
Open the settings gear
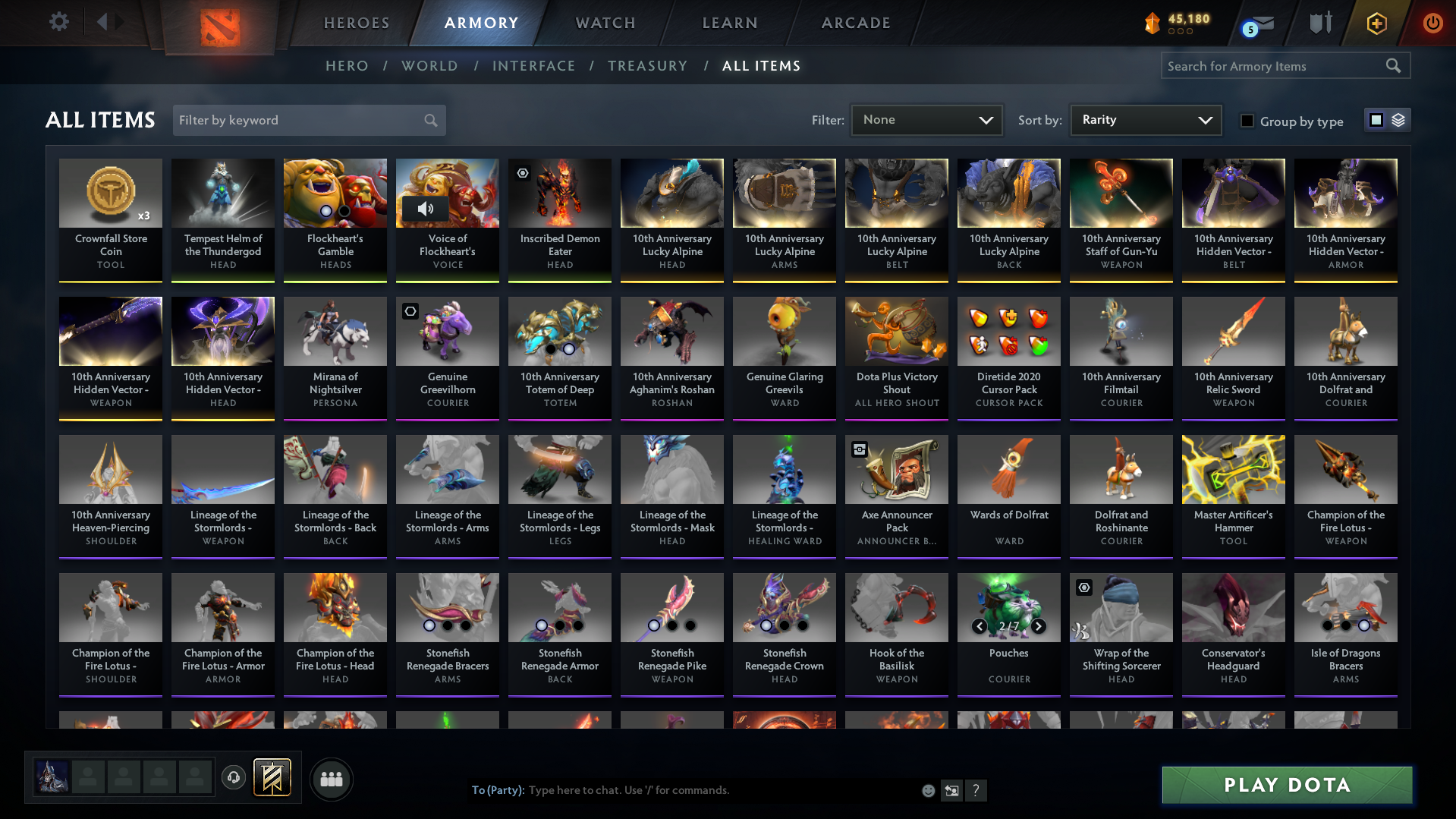[x=58, y=22]
